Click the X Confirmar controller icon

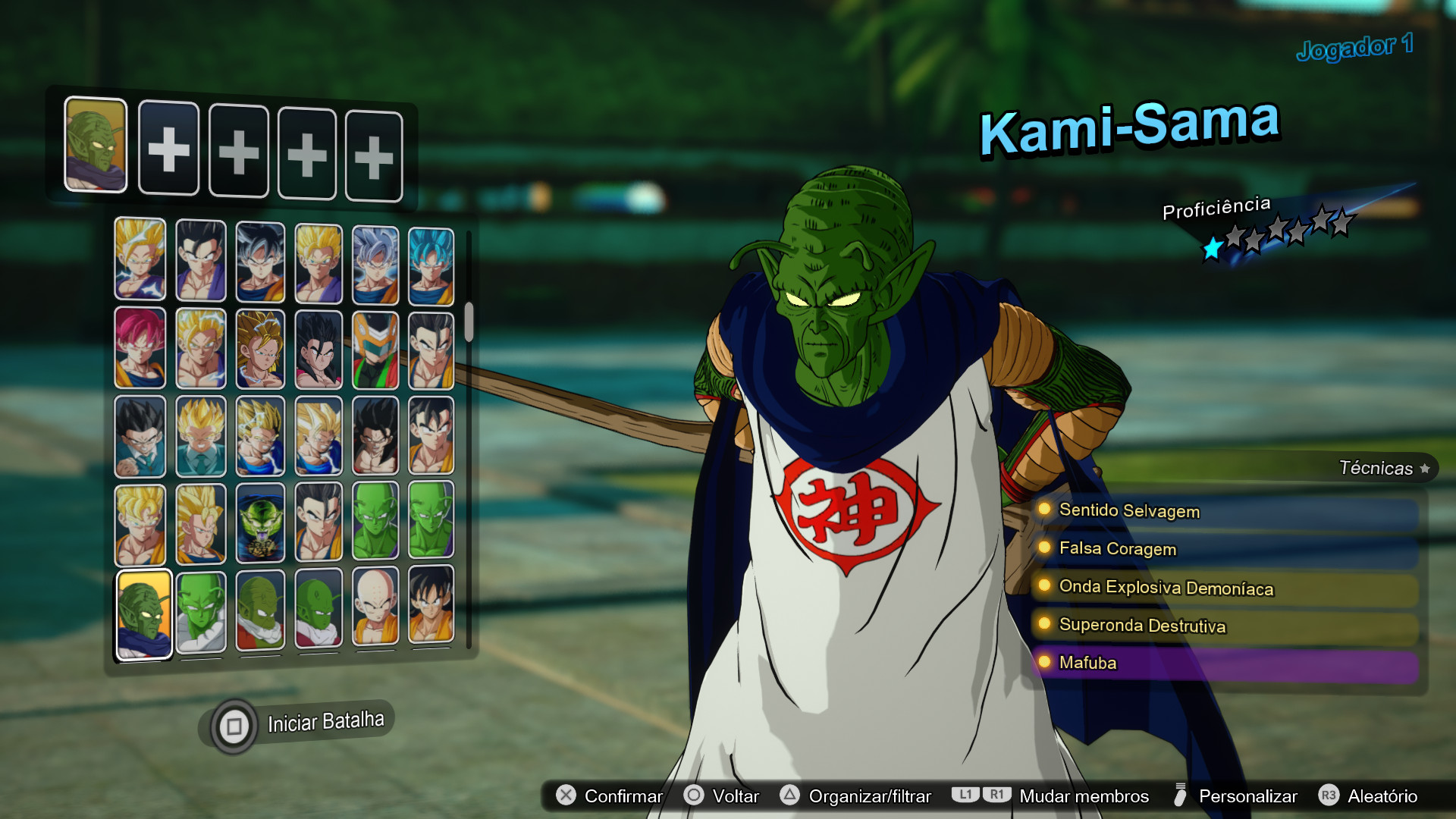564,795
